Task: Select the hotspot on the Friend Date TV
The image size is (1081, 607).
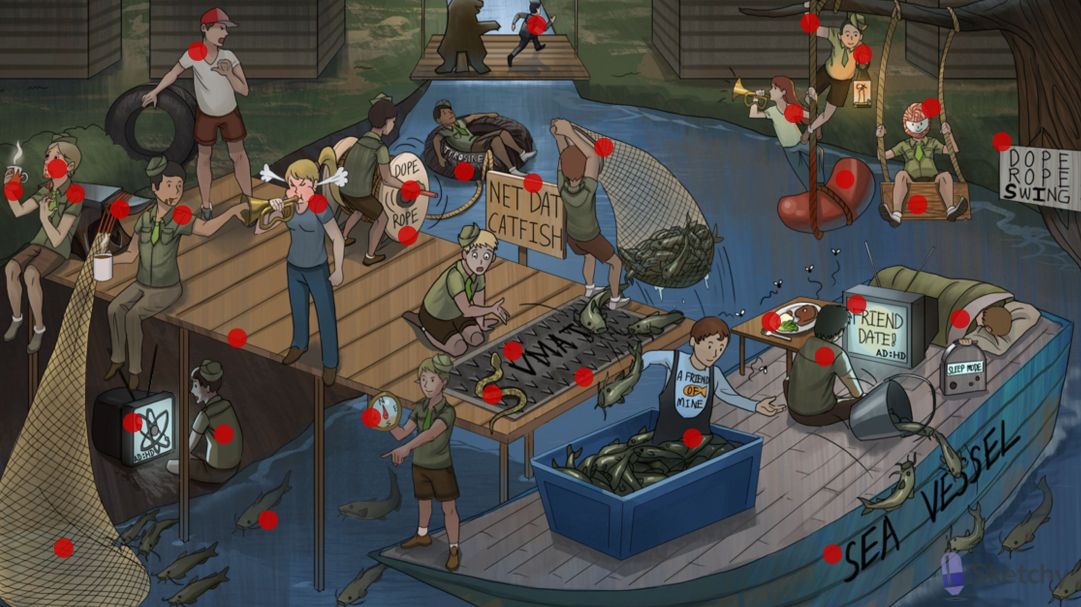Action: click(x=856, y=304)
